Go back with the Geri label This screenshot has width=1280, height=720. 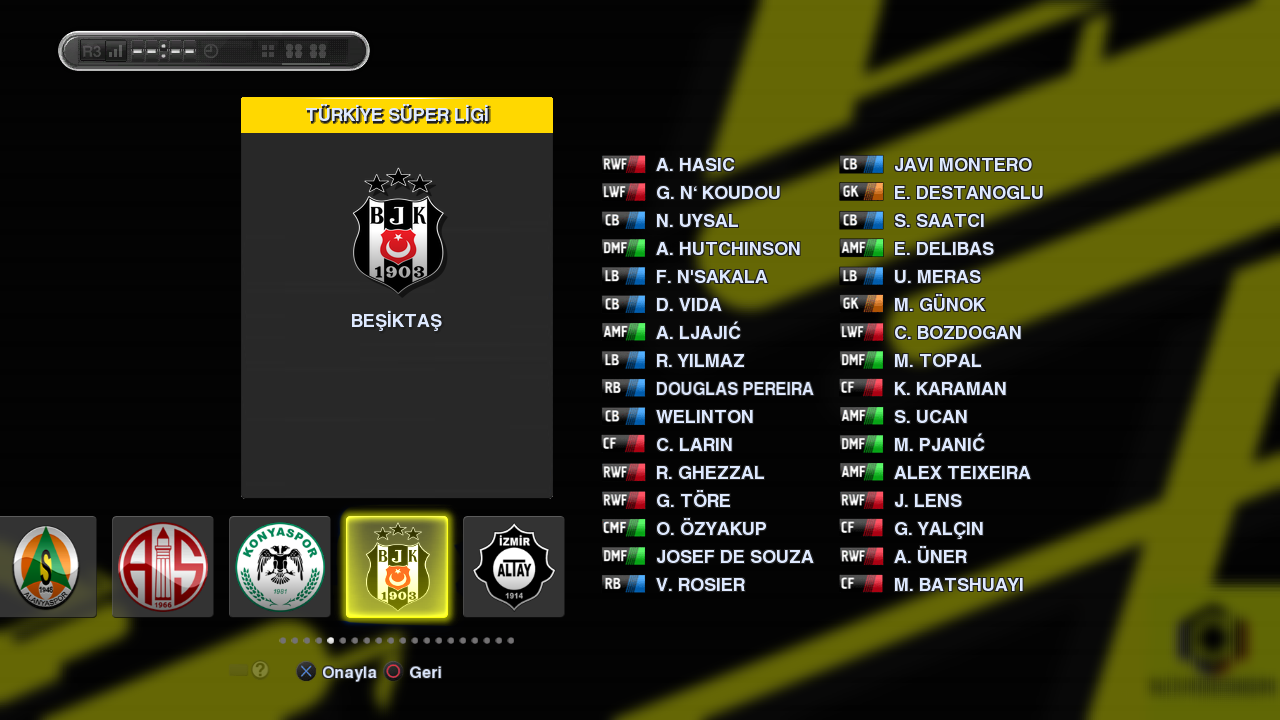(x=425, y=673)
